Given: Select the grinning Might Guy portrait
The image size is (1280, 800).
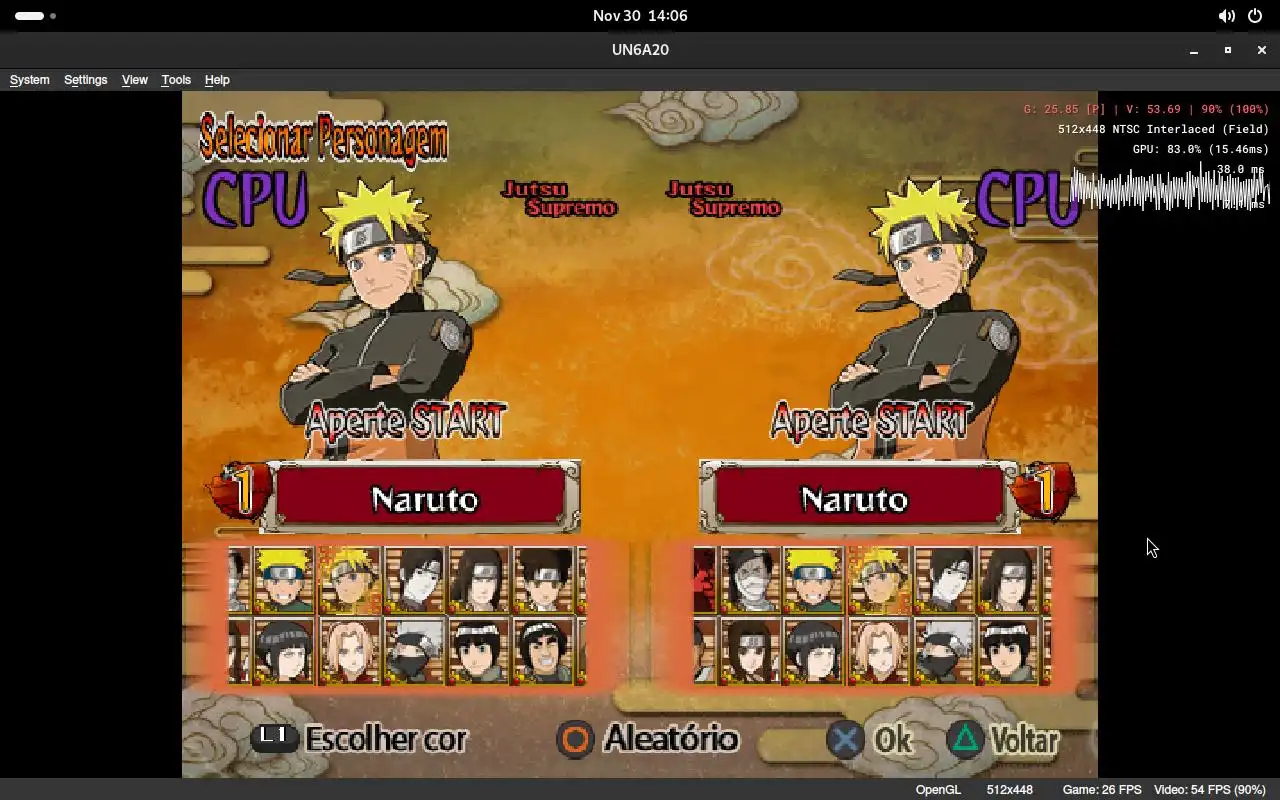Looking at the screenshot, I should (544, 651).
